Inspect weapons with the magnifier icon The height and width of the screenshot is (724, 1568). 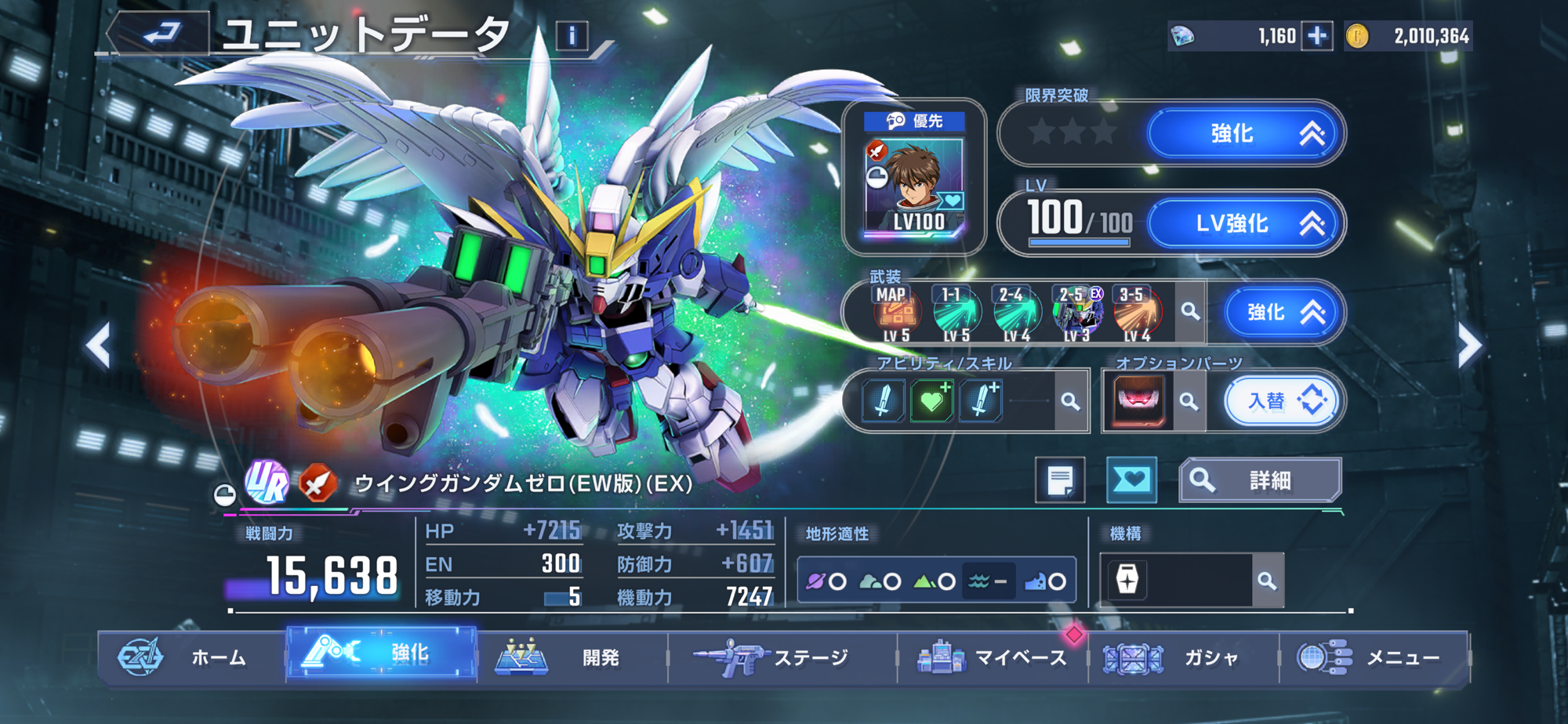point(1190,312)
